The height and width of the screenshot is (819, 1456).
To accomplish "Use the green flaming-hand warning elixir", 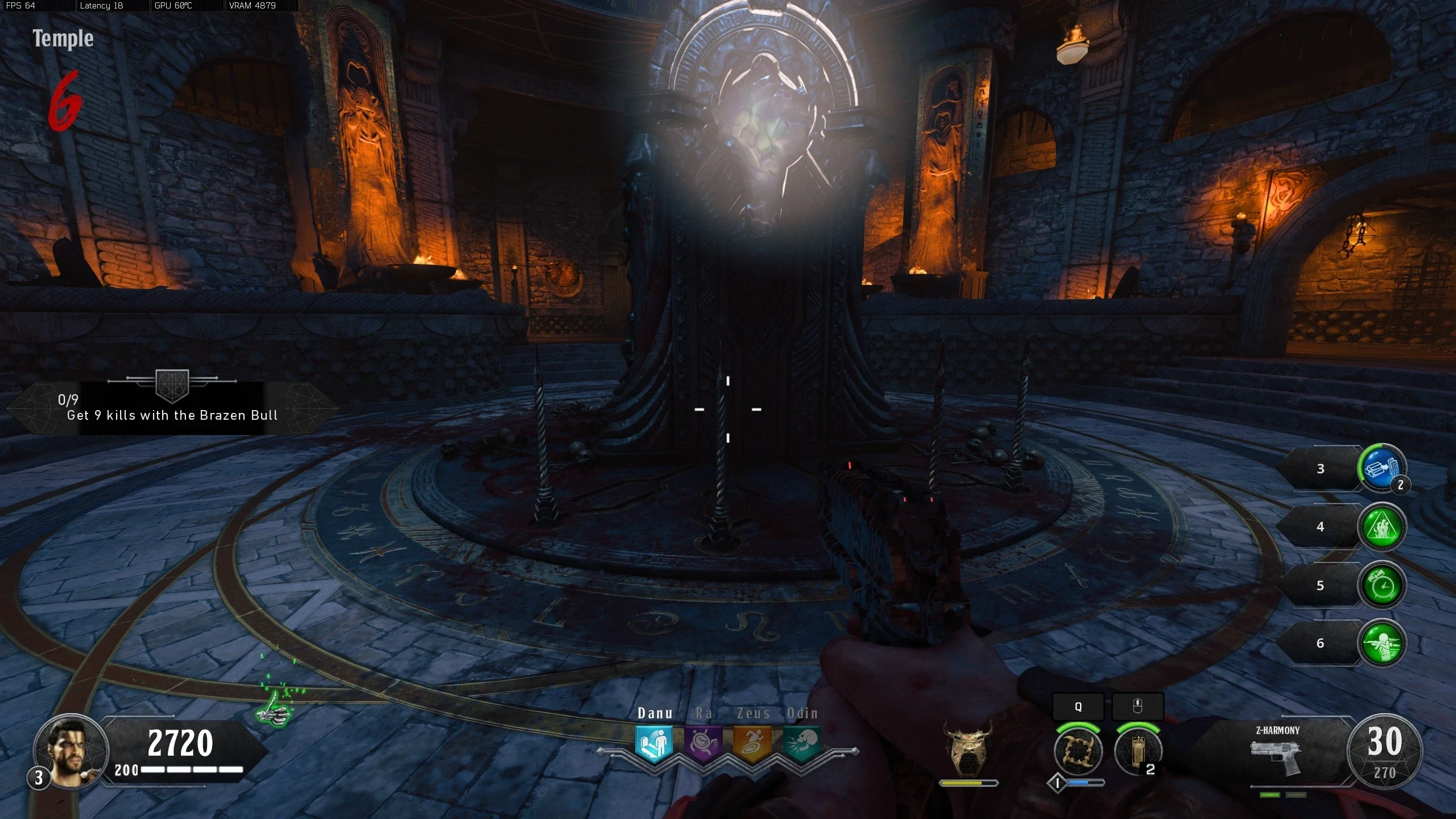I will pyautogui.click(x=1381, y=527).
